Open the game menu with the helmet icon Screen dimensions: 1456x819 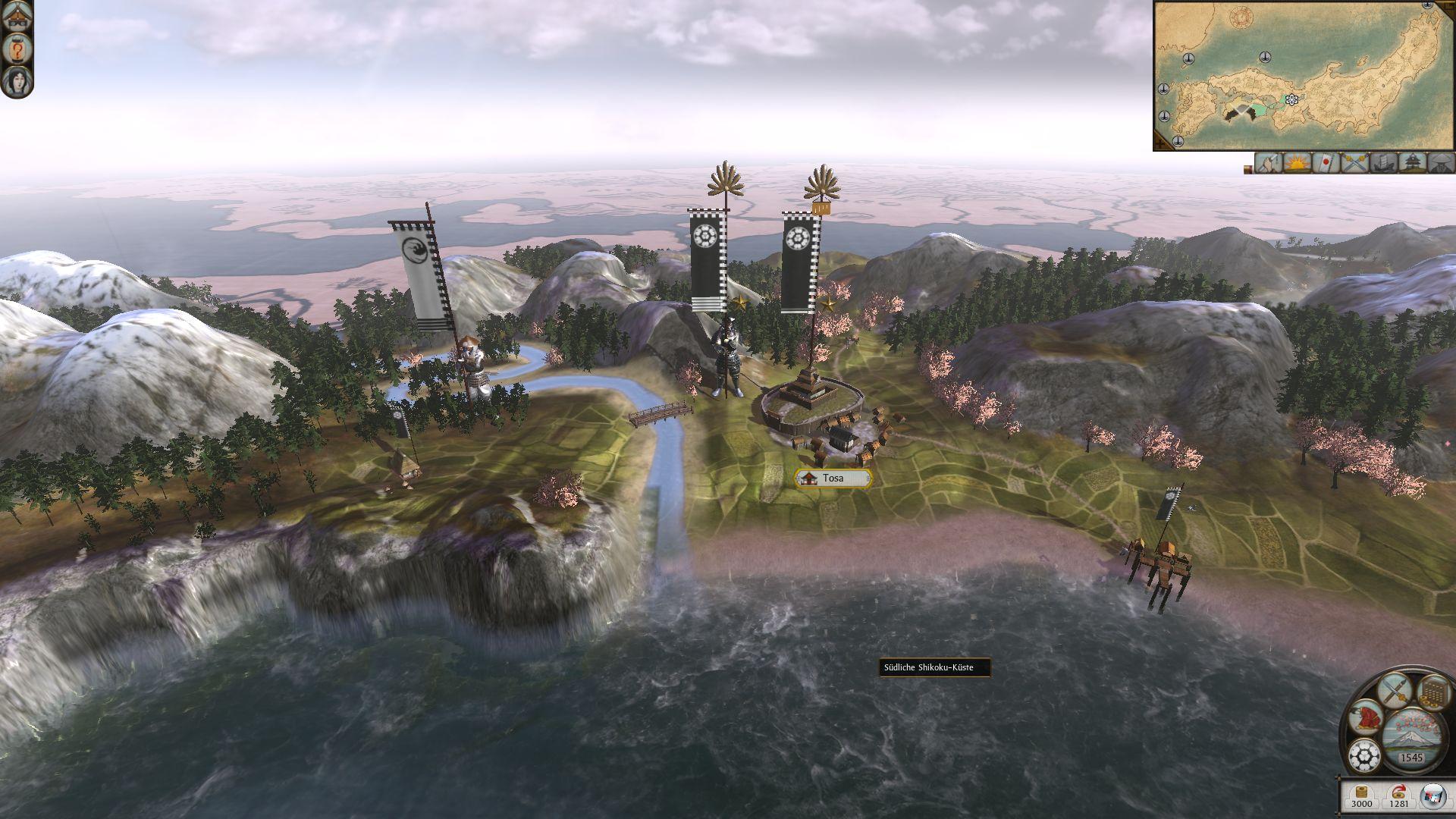coord(17,17)
